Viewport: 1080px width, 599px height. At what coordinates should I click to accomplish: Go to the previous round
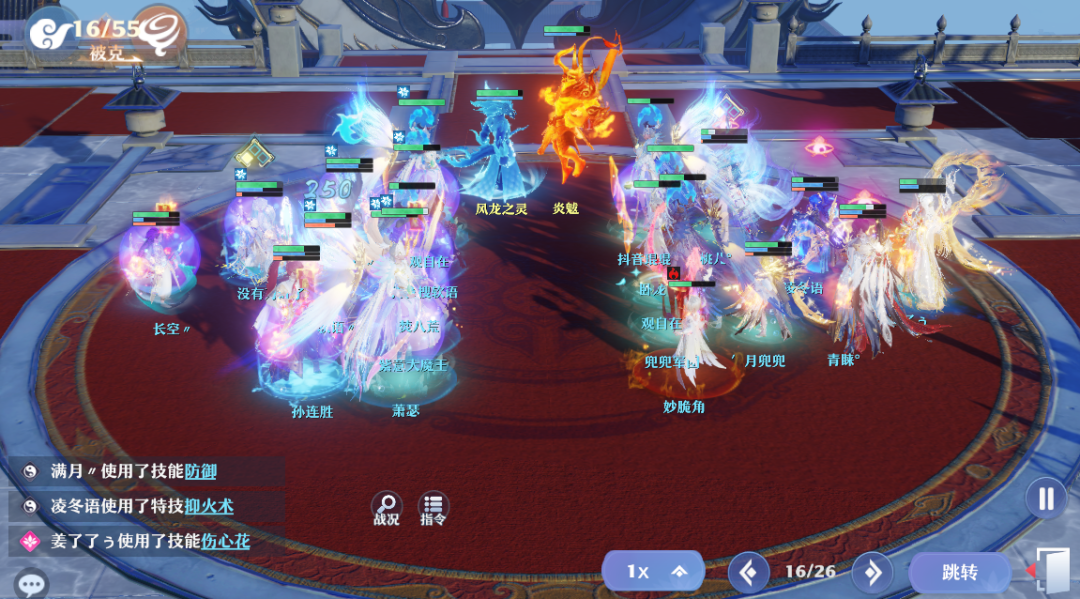pyautogui.click(x=748, y=572)
